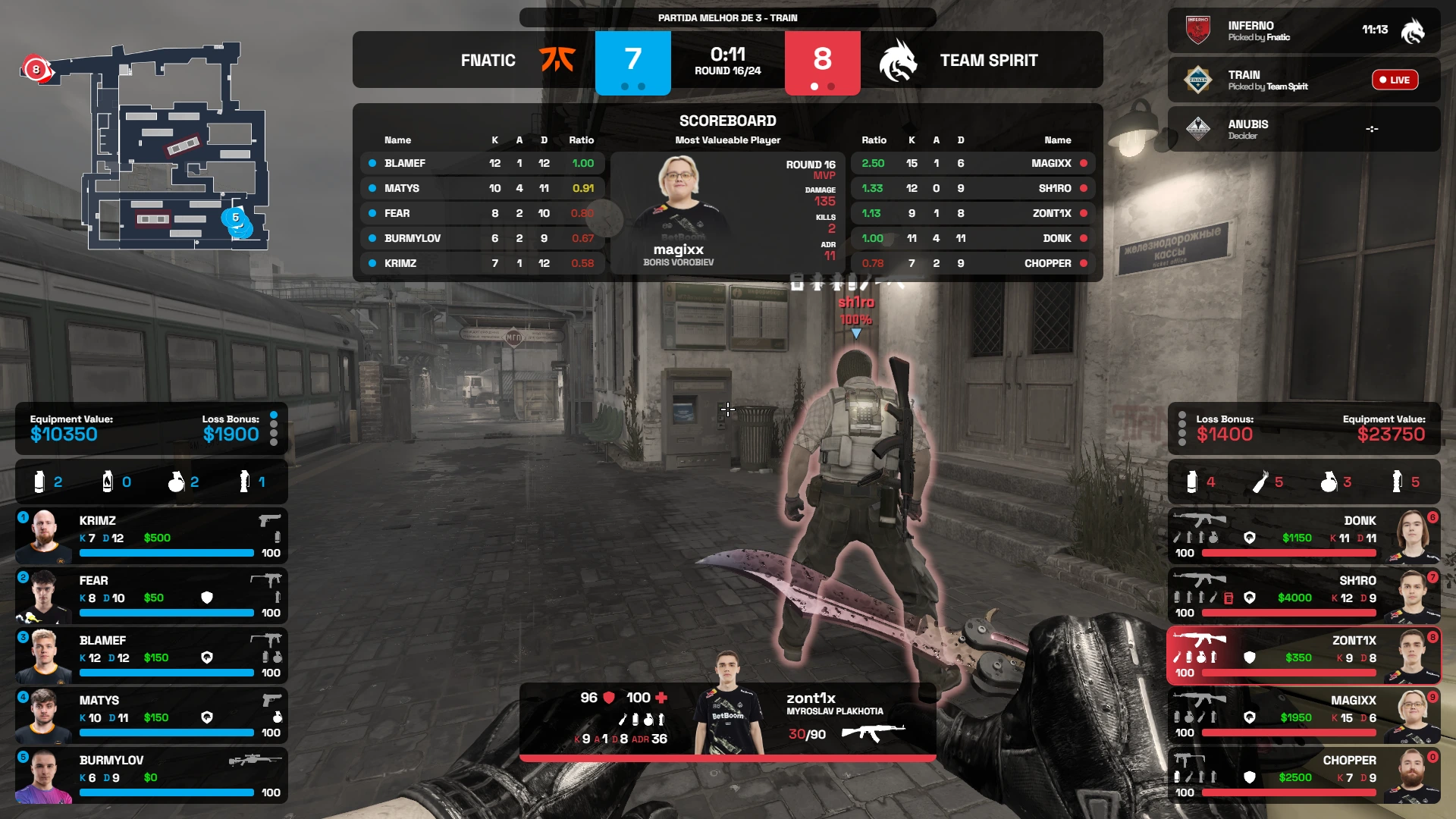This screenshot has width=1456, height=819.
Task: Click SH1RO's row in the scoreboard
Action: point(973,188)
